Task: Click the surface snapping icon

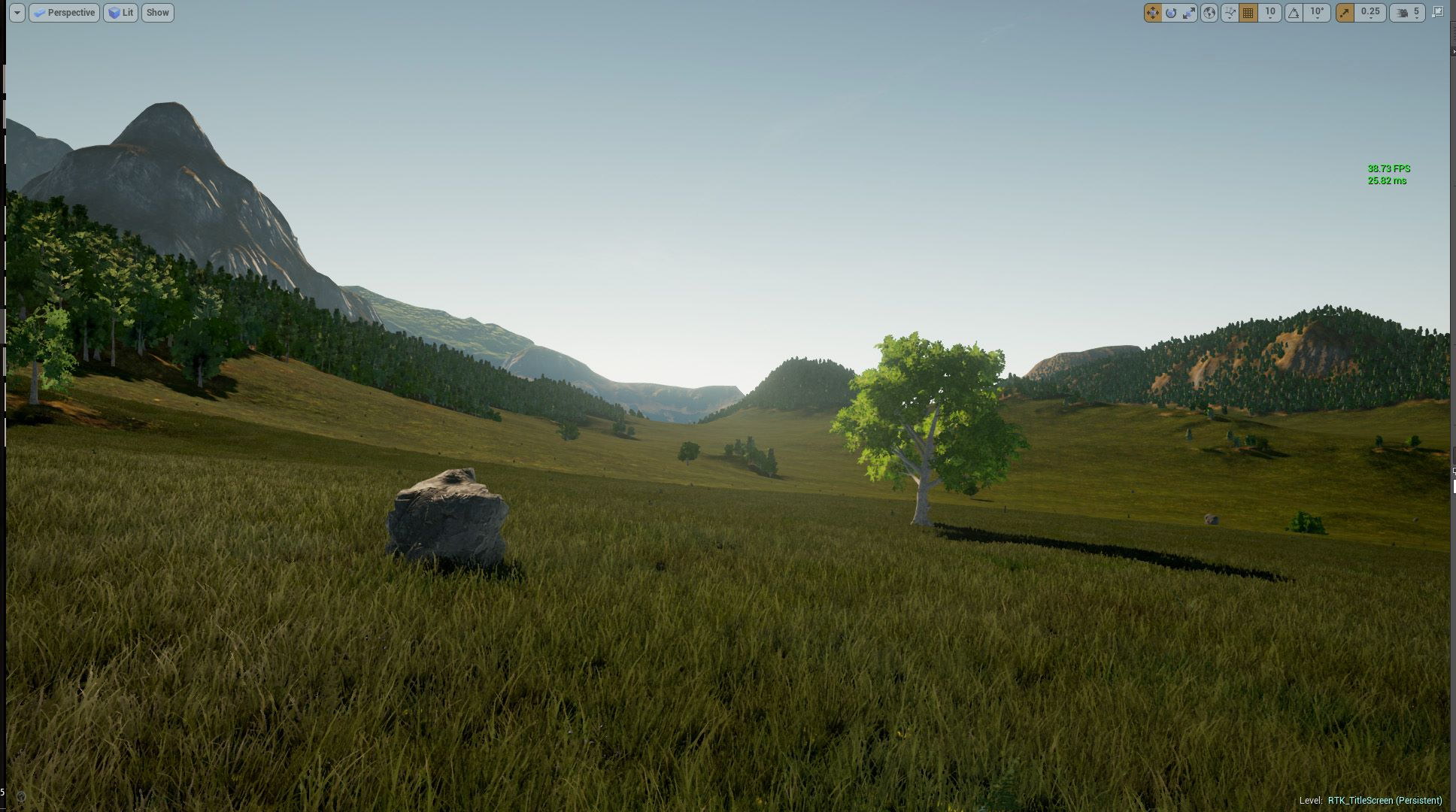Action: 1230,13
